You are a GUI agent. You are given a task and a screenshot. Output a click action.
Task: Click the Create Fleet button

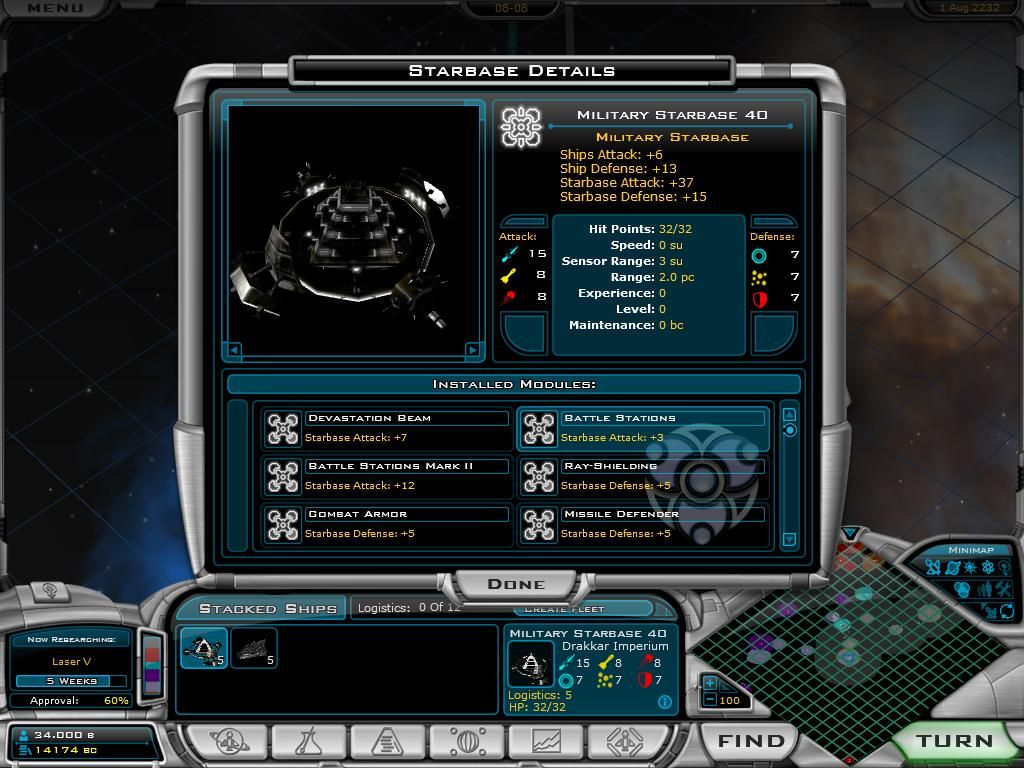[x=565, y=609]
